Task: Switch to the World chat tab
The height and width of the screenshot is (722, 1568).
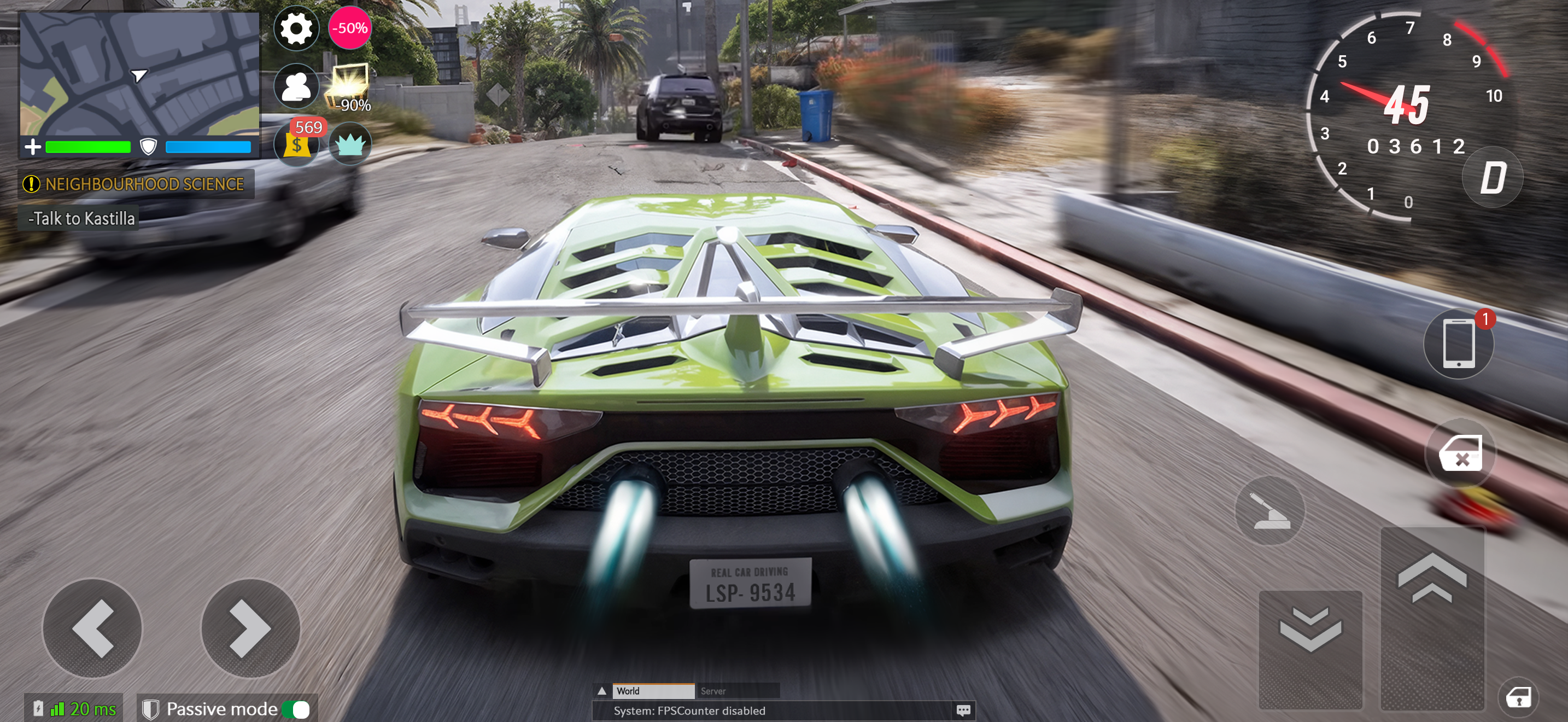Action: (x=653, y=691)
